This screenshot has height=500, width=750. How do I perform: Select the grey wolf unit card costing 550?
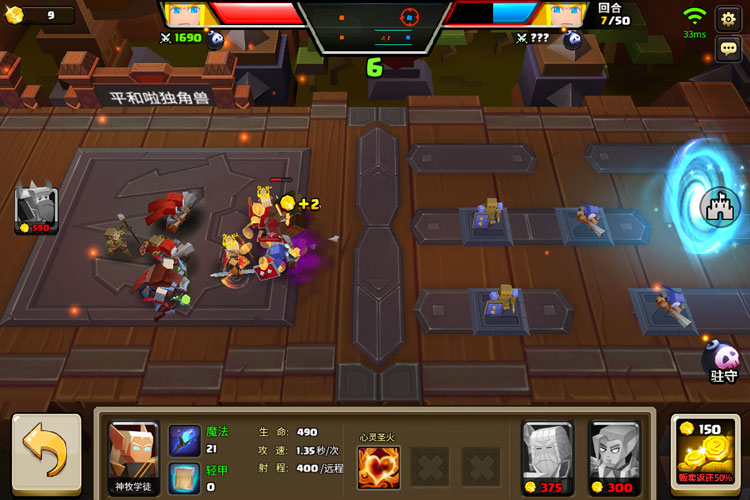36,209
